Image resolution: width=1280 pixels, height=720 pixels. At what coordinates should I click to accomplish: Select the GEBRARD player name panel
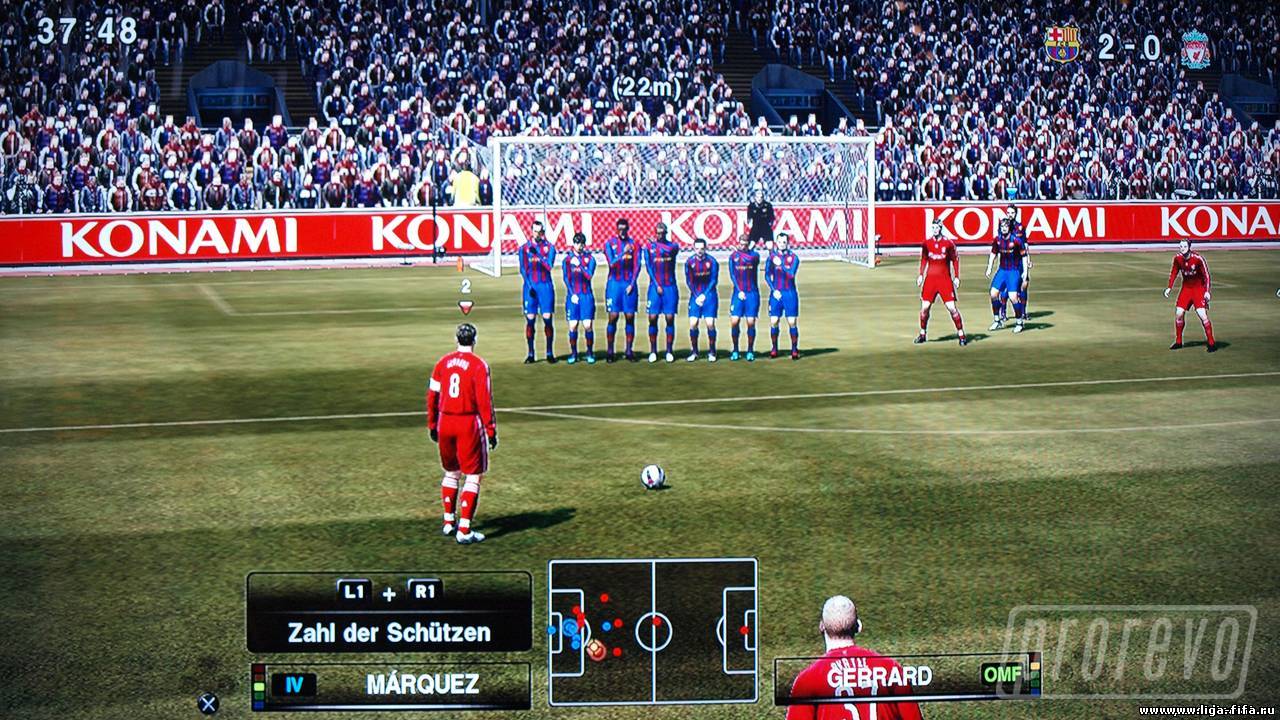click(905, 676)
